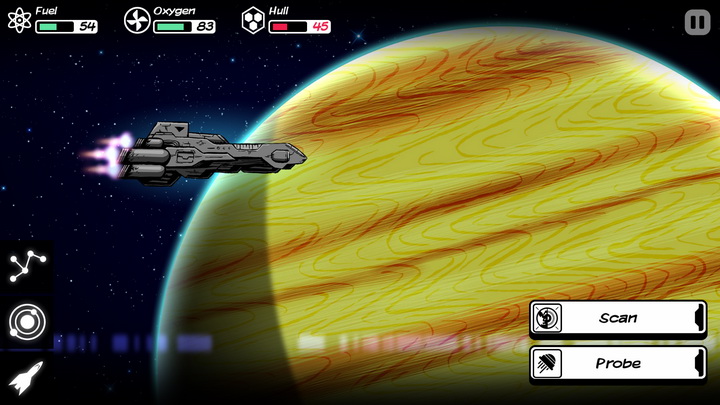Pause the game
This screenshot has height=405, width=720.
click(x=696, y=22)
